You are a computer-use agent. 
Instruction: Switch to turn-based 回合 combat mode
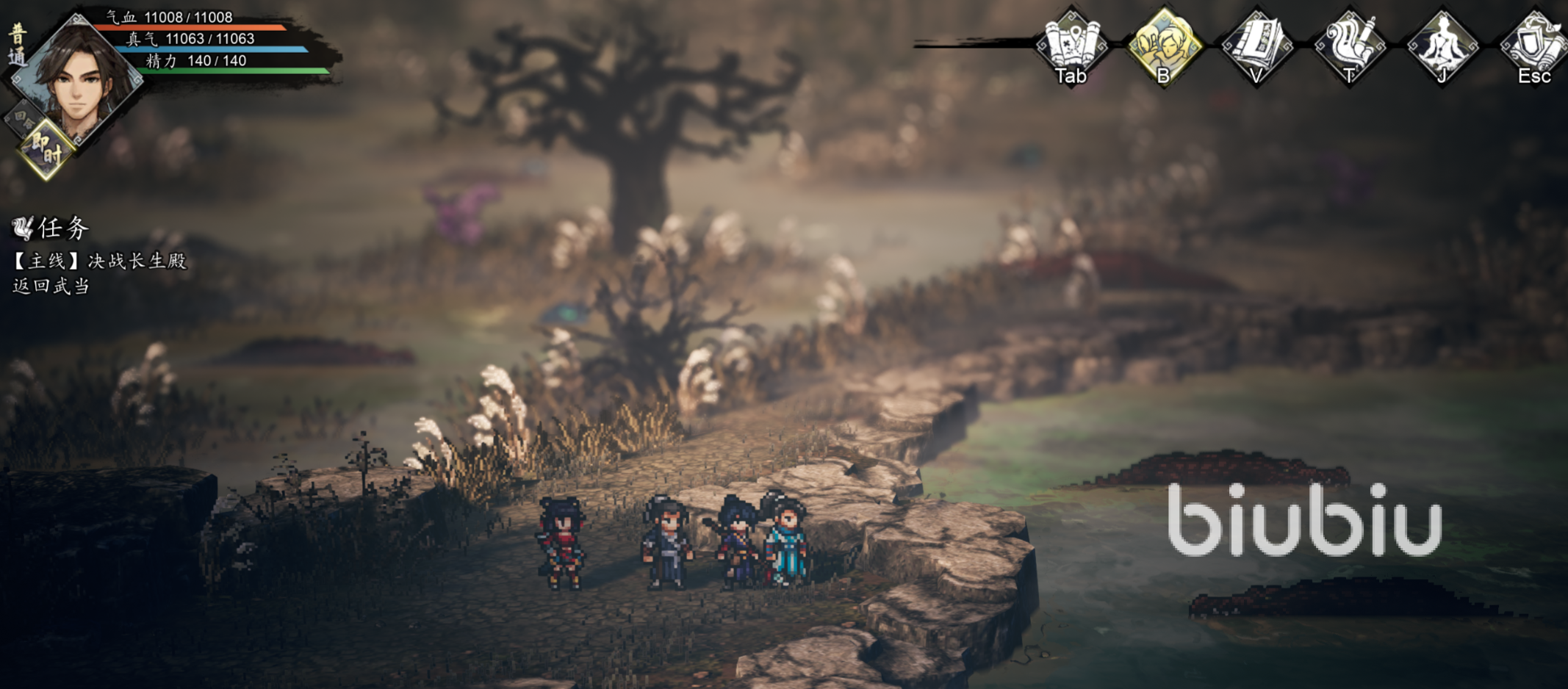point(22,119)
